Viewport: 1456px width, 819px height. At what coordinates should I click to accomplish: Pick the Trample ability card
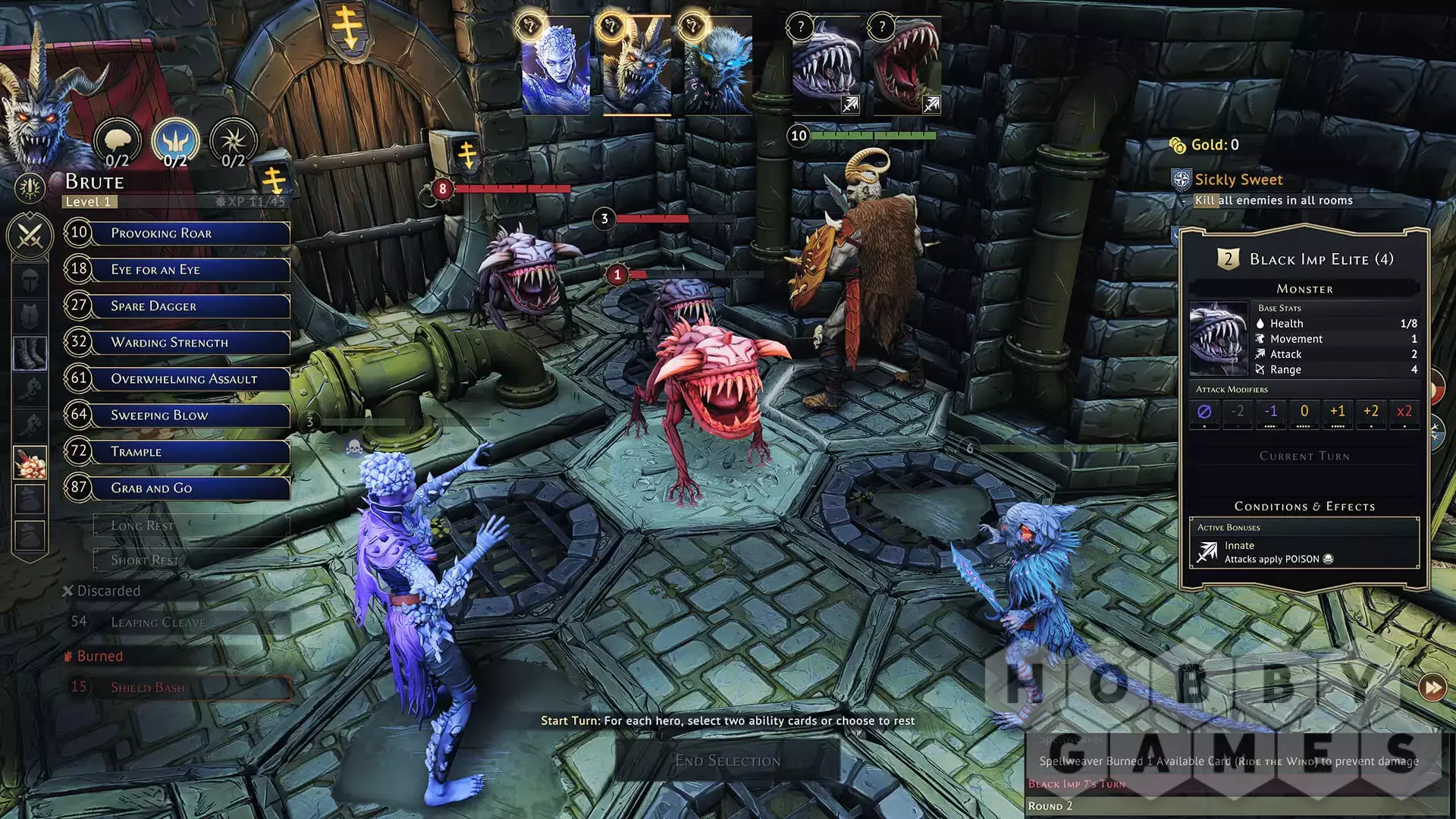(x=190, y=452)
